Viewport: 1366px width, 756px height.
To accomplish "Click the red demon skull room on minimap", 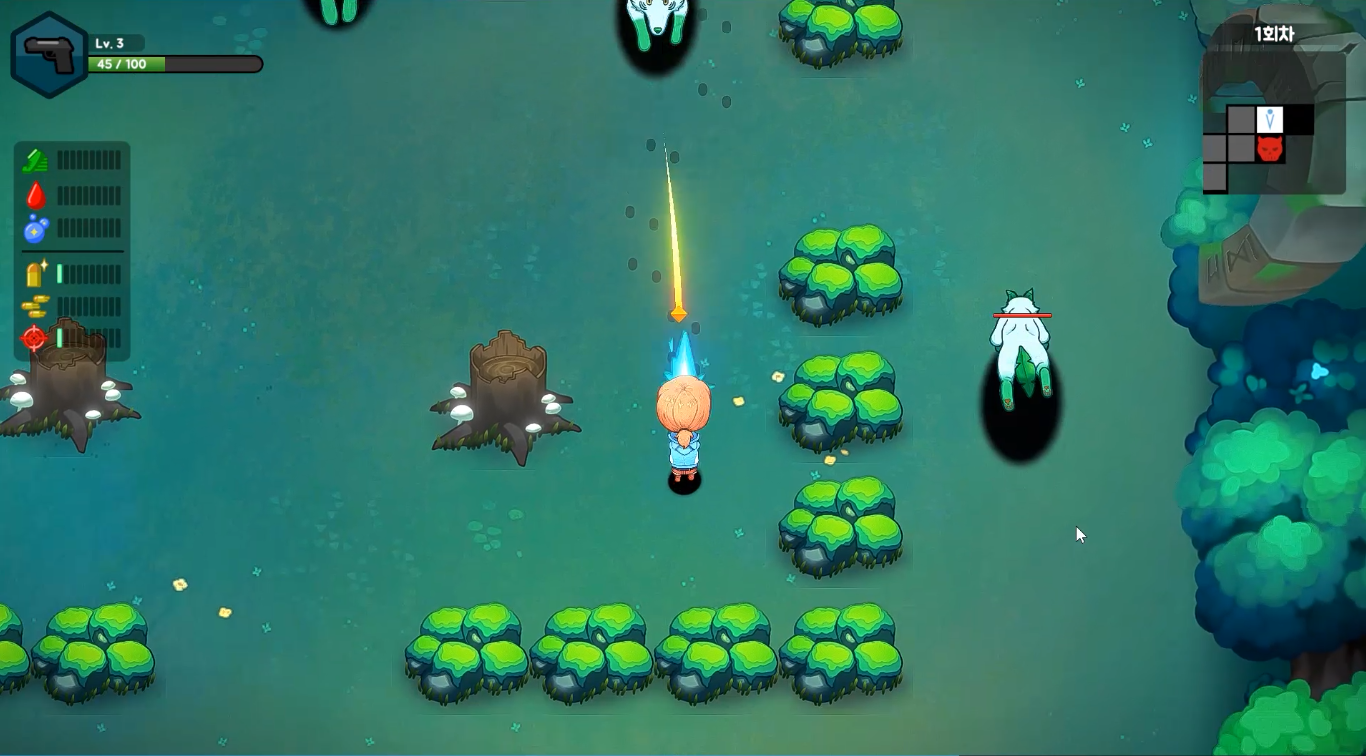I will pyautogui.click(x=1270, y=150).
